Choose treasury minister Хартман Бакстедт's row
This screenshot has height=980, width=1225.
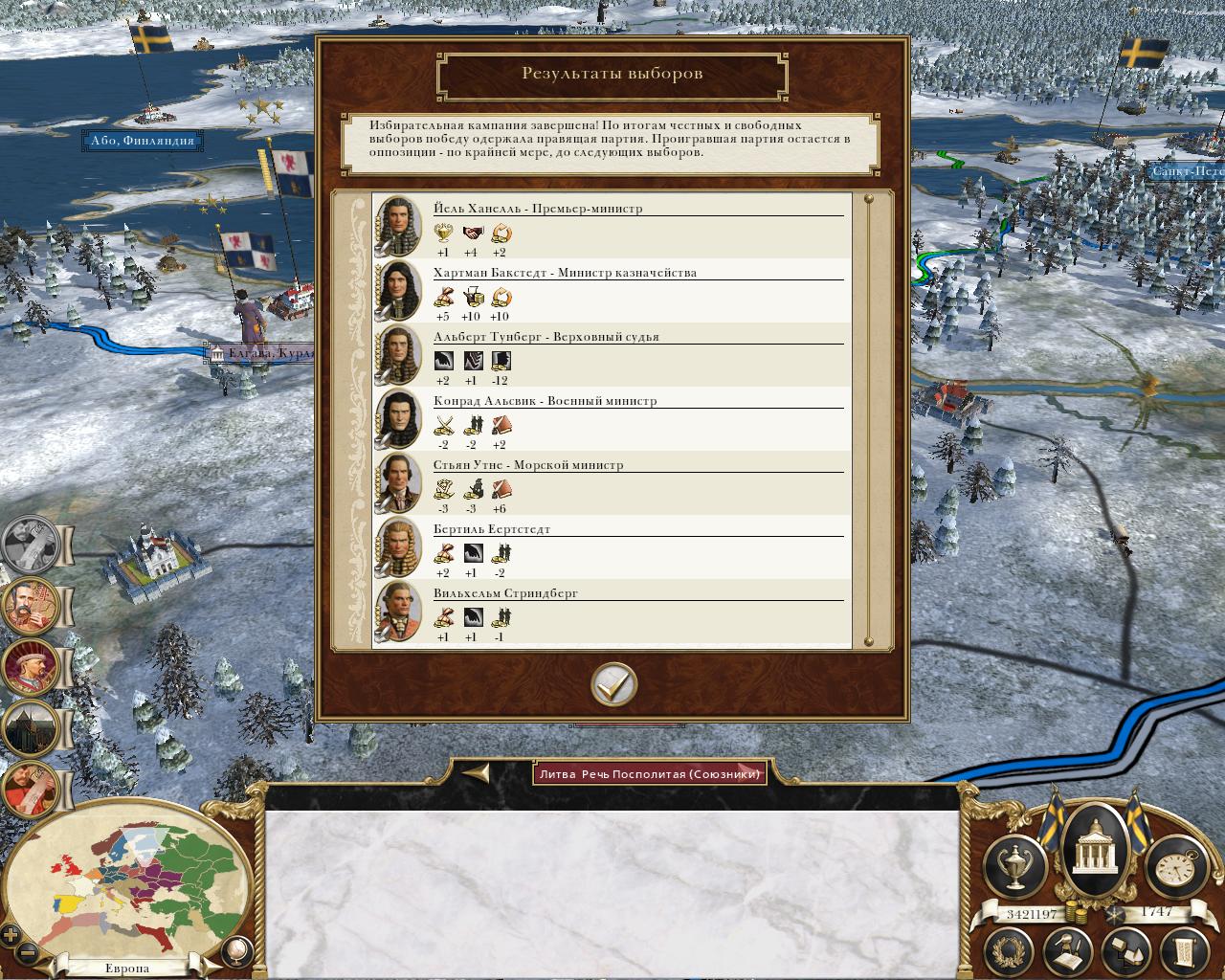[611, 291]
